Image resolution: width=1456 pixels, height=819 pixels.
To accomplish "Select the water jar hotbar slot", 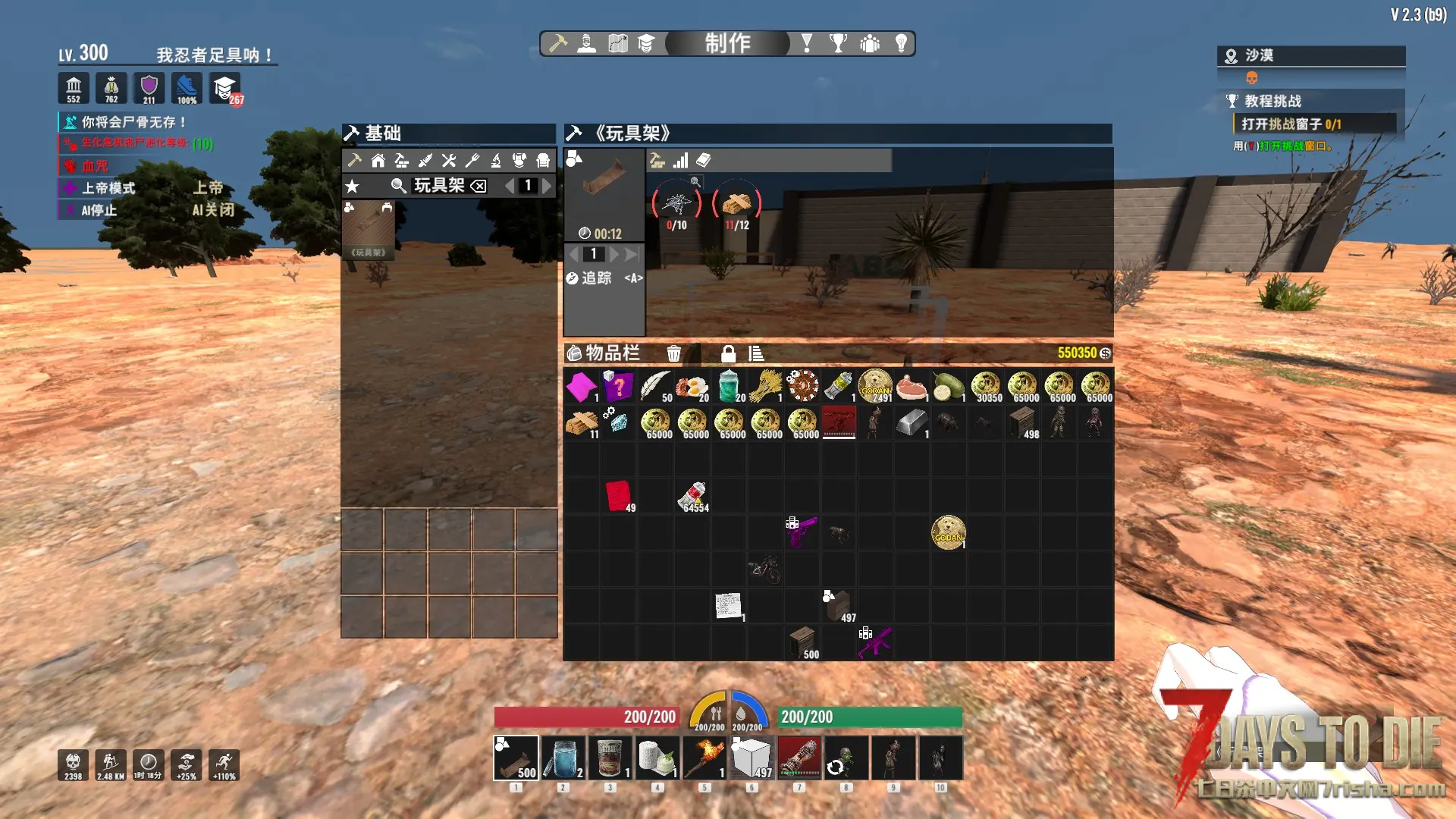I will (x=563, y=758).
